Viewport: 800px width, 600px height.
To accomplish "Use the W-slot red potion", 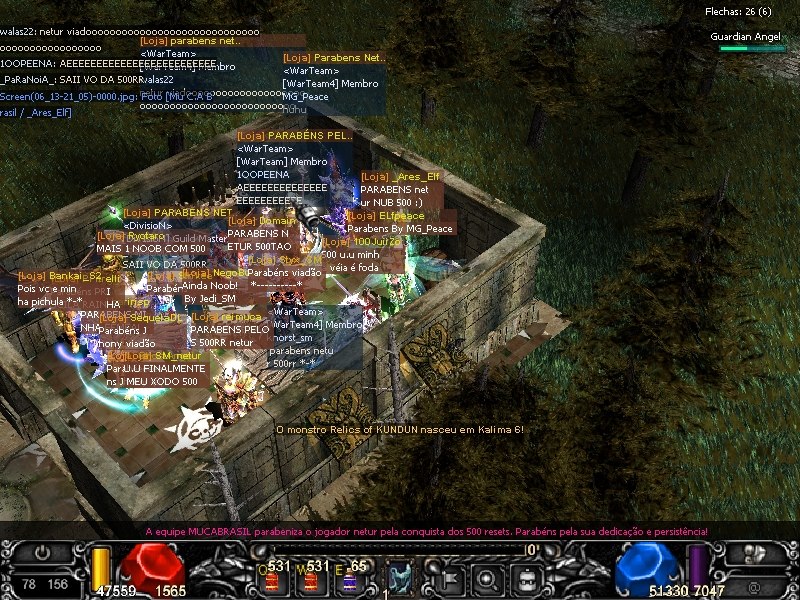I will [311, 578].
